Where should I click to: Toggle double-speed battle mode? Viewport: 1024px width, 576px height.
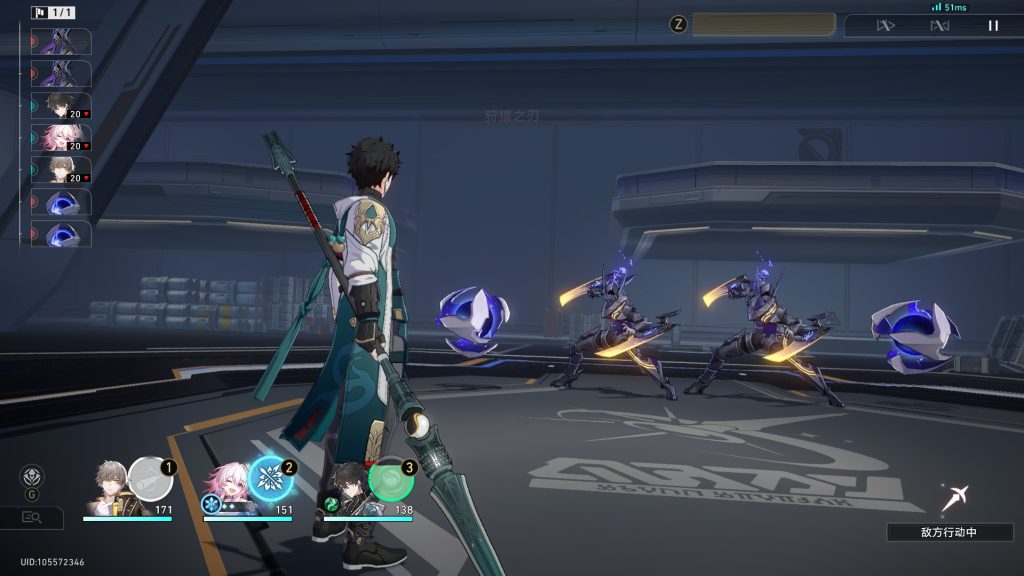pos(885,26)
